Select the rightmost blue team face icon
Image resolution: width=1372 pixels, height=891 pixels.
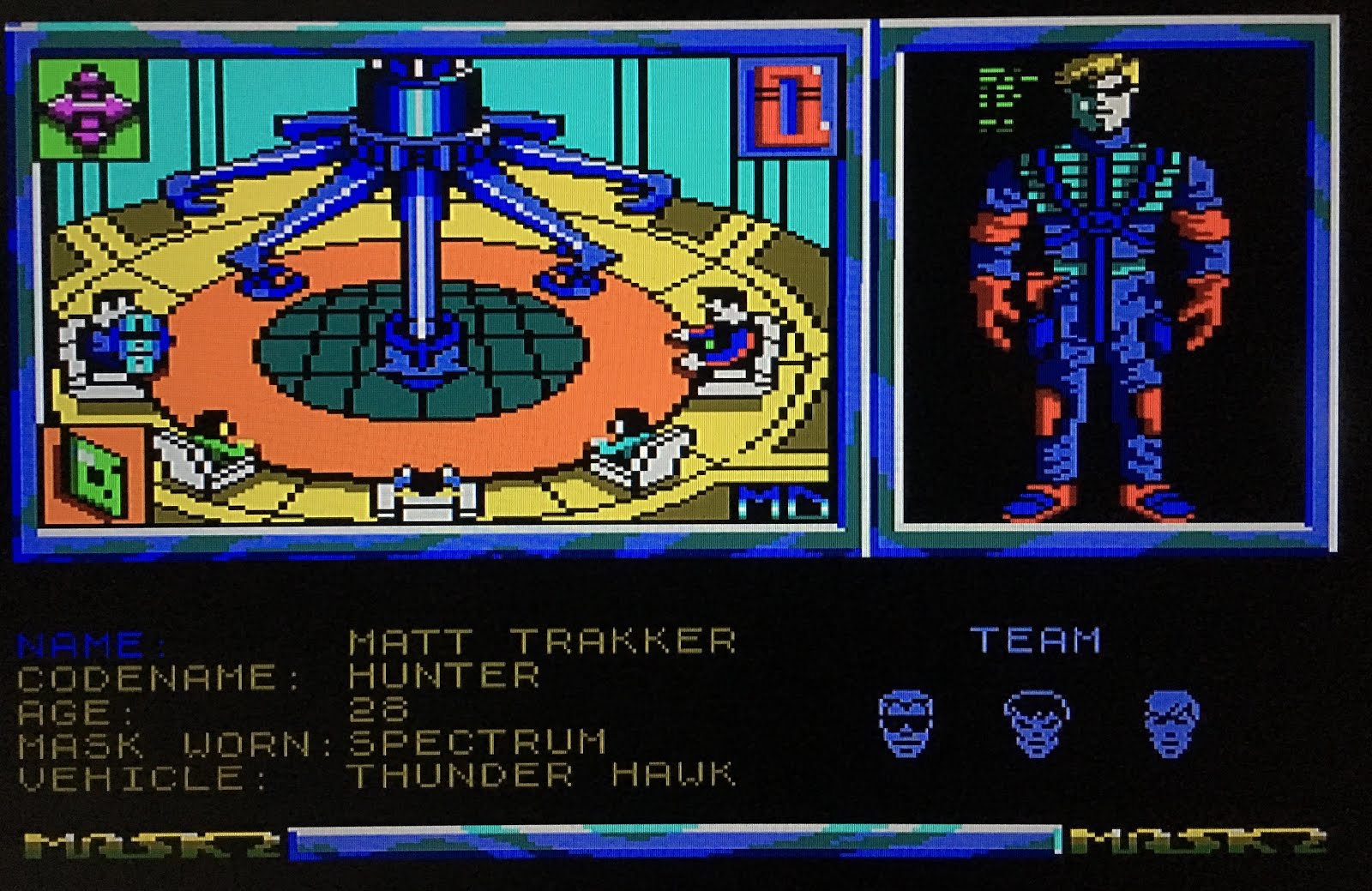pyautogui.click(x=1173, y=720)
